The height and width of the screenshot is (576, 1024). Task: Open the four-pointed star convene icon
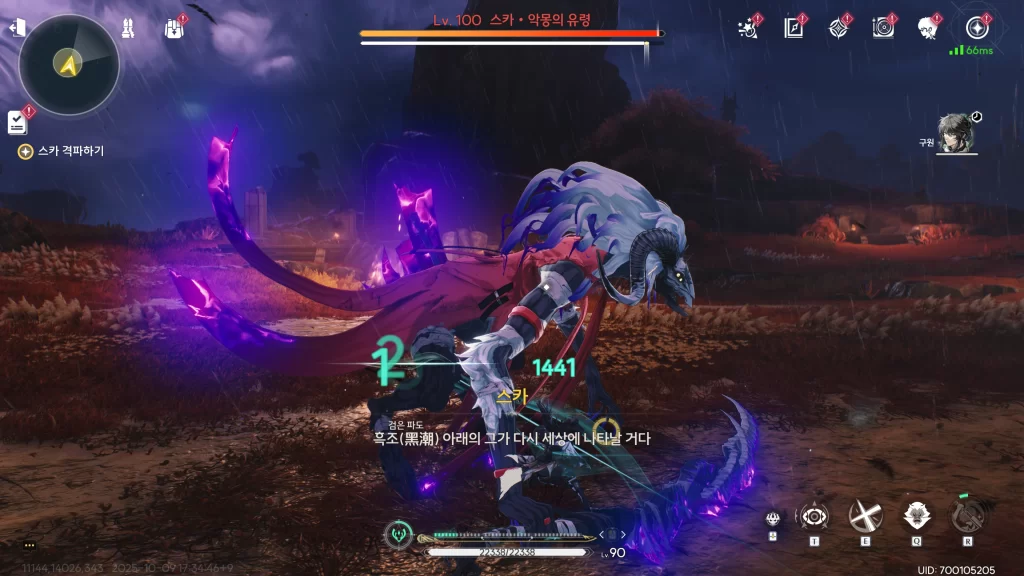tap(839, 28)
